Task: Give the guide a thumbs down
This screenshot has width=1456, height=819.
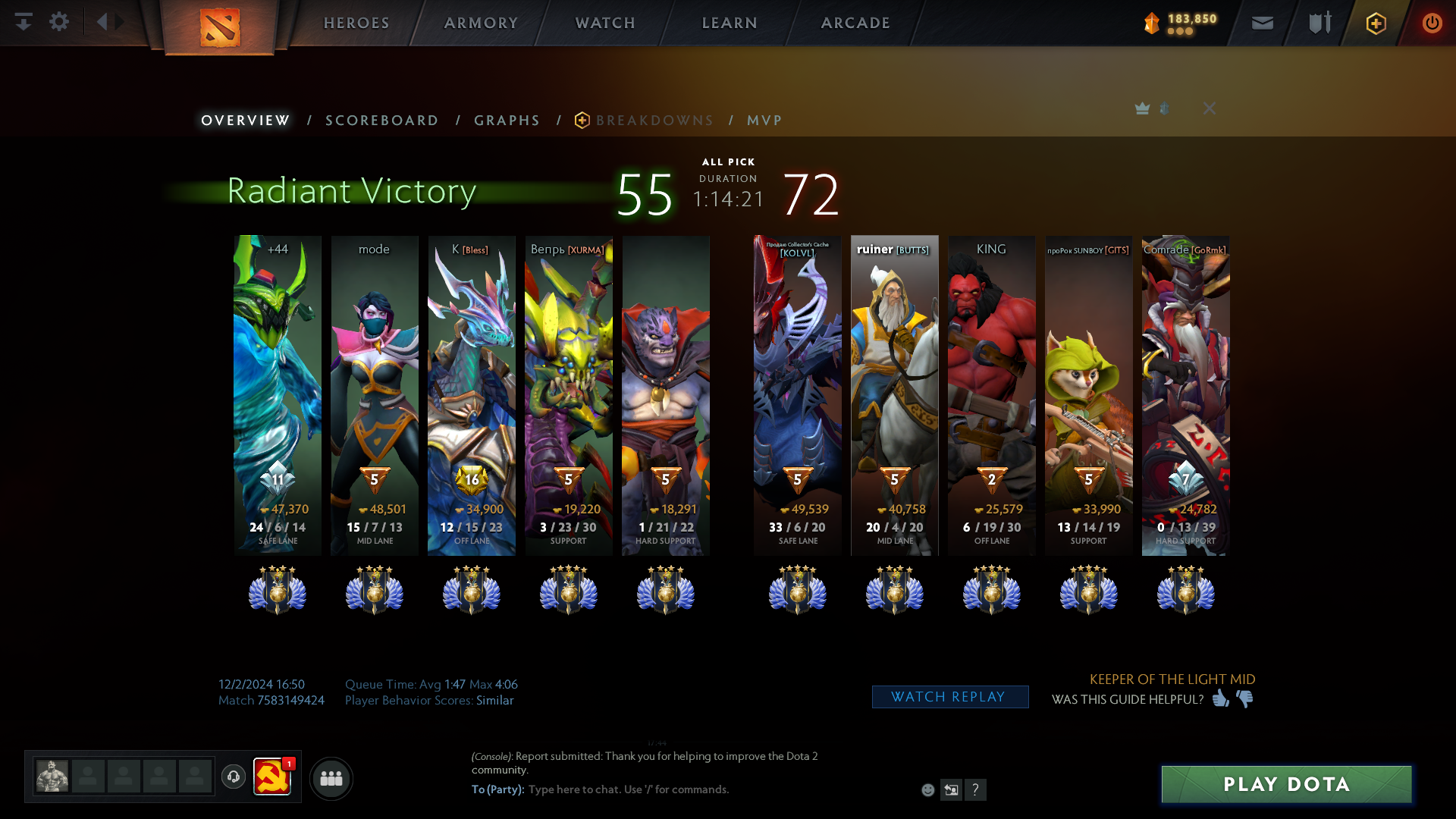Action: (1245, 698)
